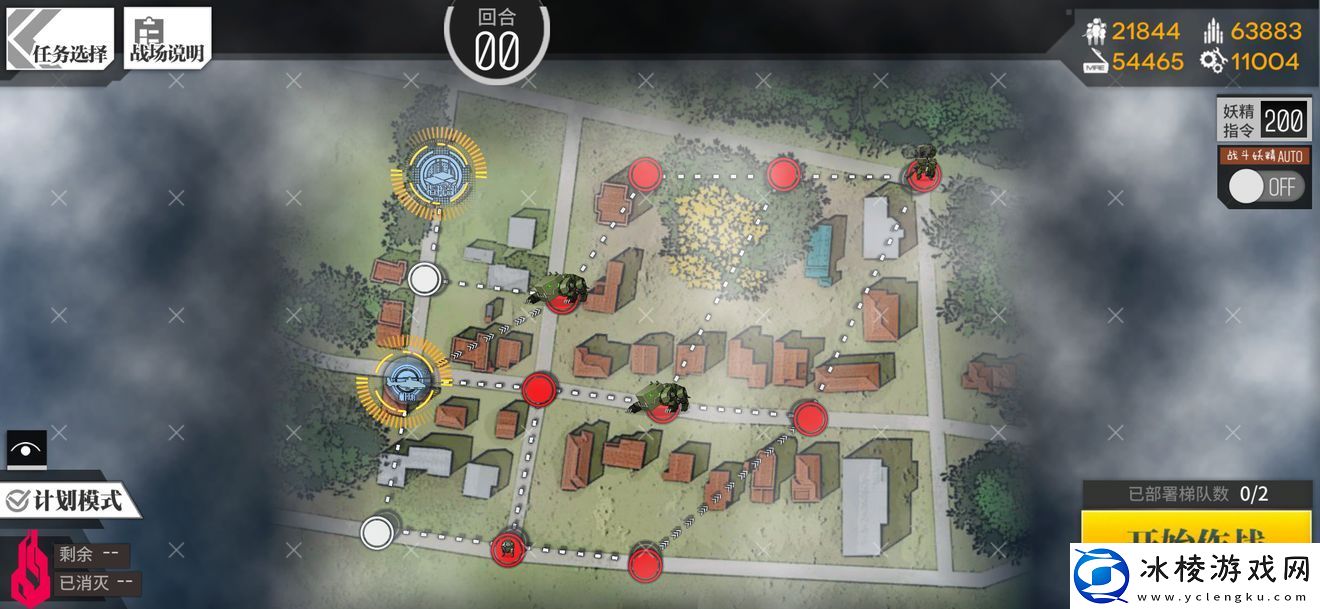Open the 战场说明 battlefield briefing
The height and width of the screenshot is (609, 1320).
[x=167, y=40]
